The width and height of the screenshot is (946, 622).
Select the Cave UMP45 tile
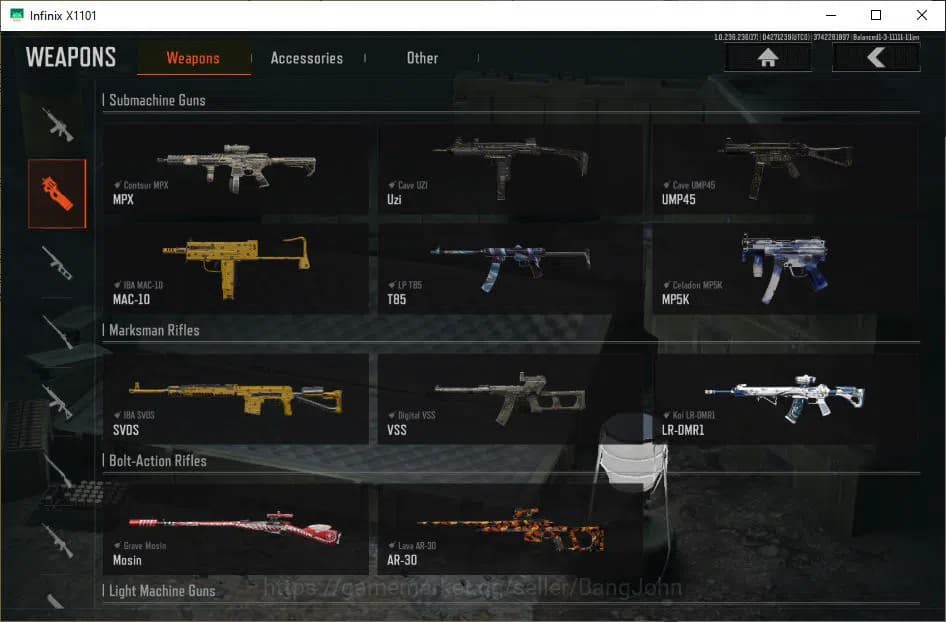785,168
